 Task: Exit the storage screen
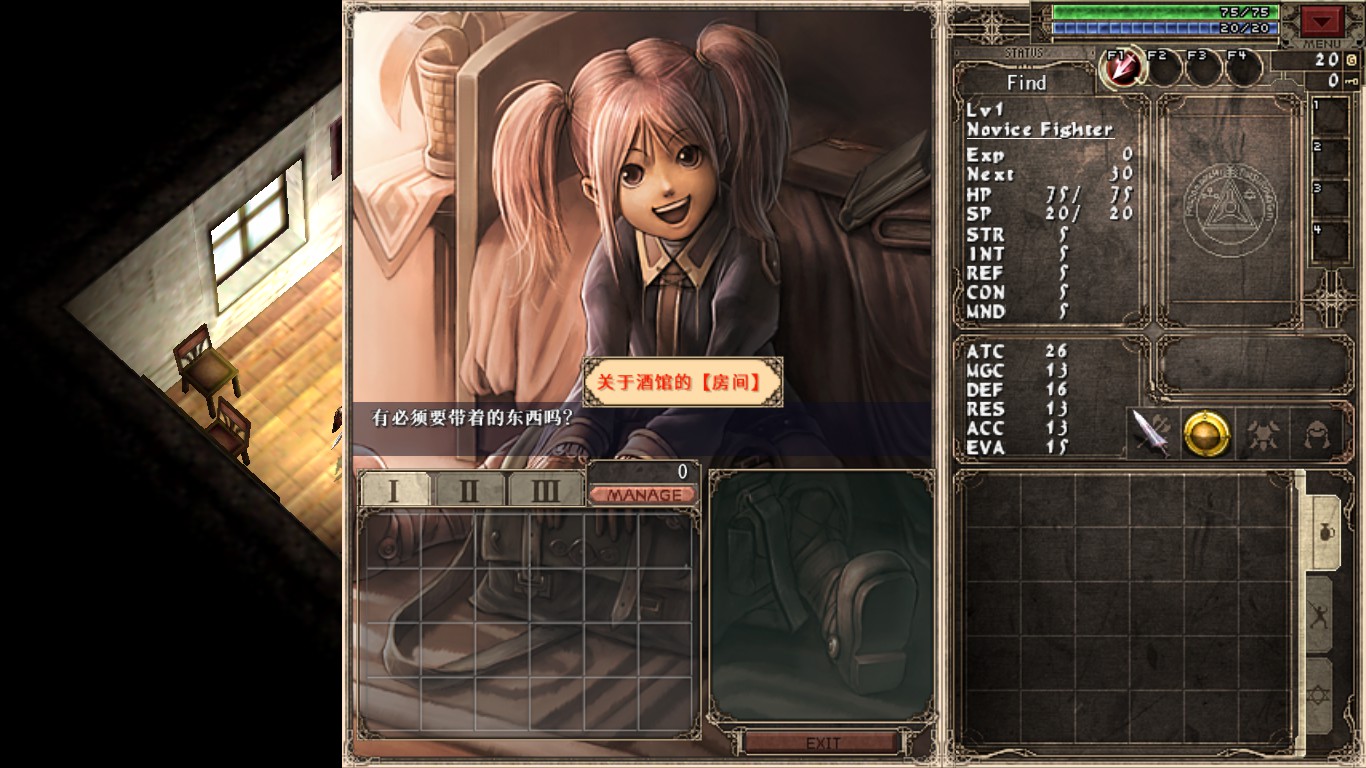823,743
